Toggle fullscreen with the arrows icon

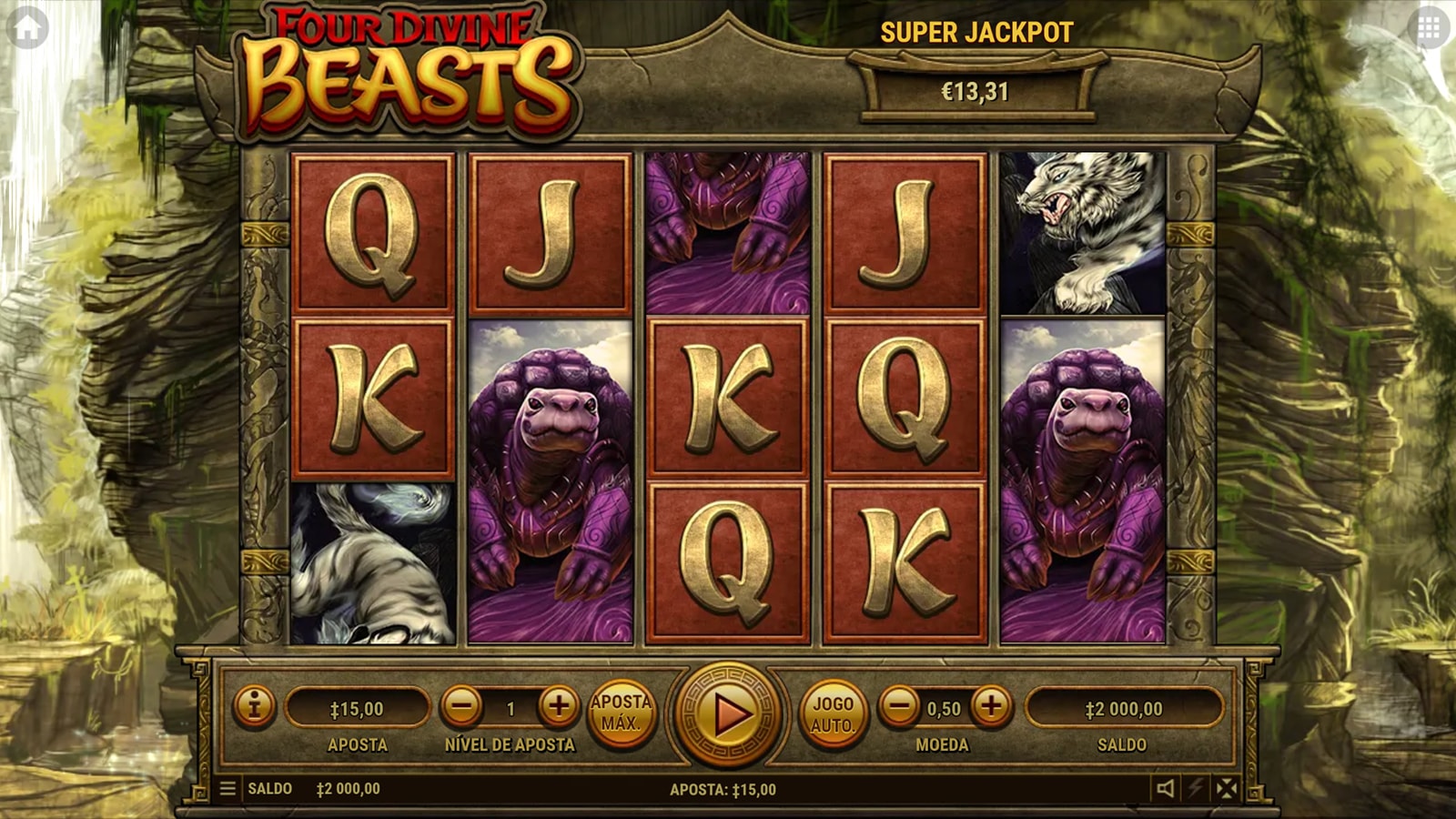click(x=1227, y=788)
